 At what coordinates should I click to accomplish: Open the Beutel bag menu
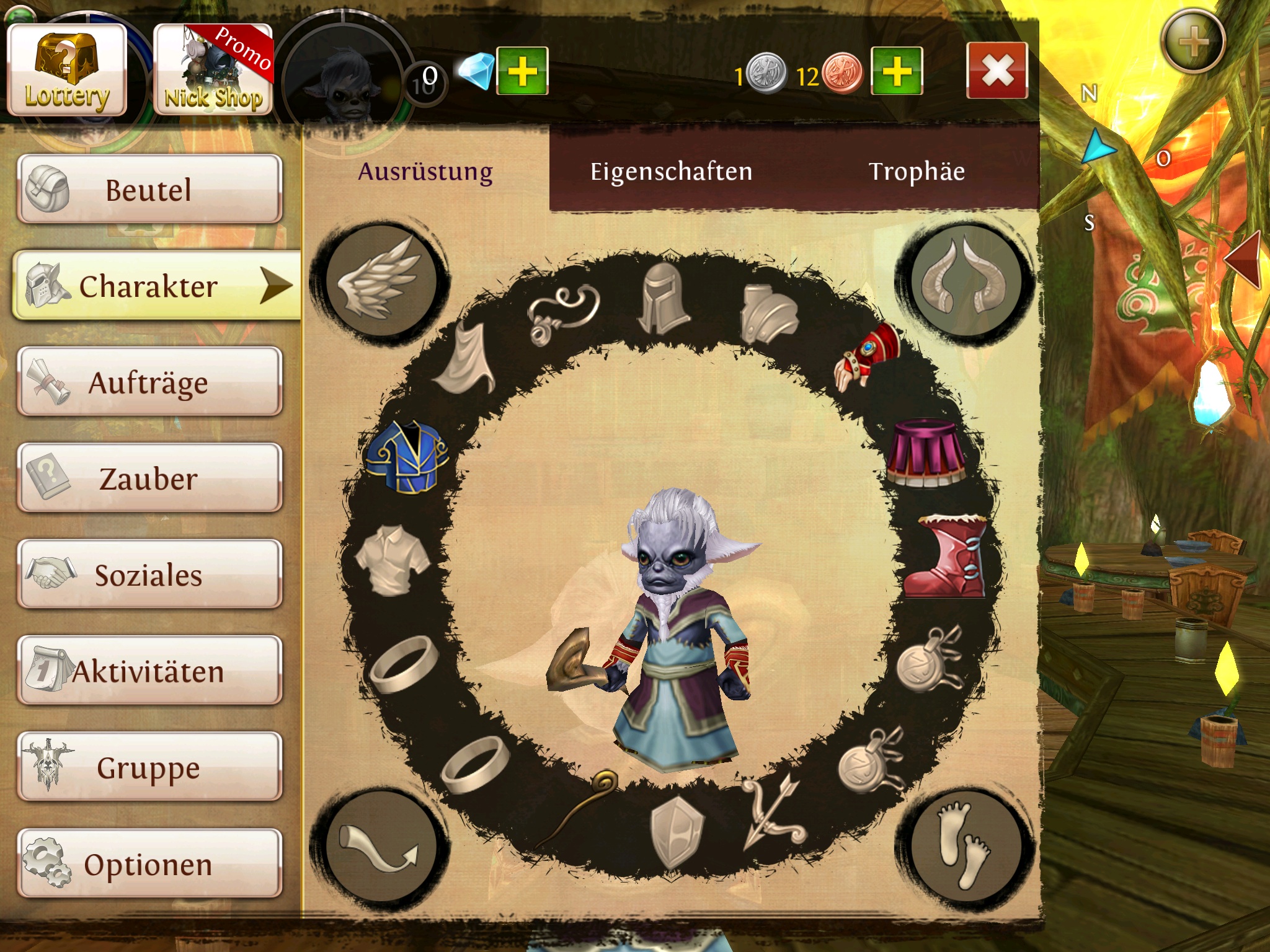[x=149, y=189]
